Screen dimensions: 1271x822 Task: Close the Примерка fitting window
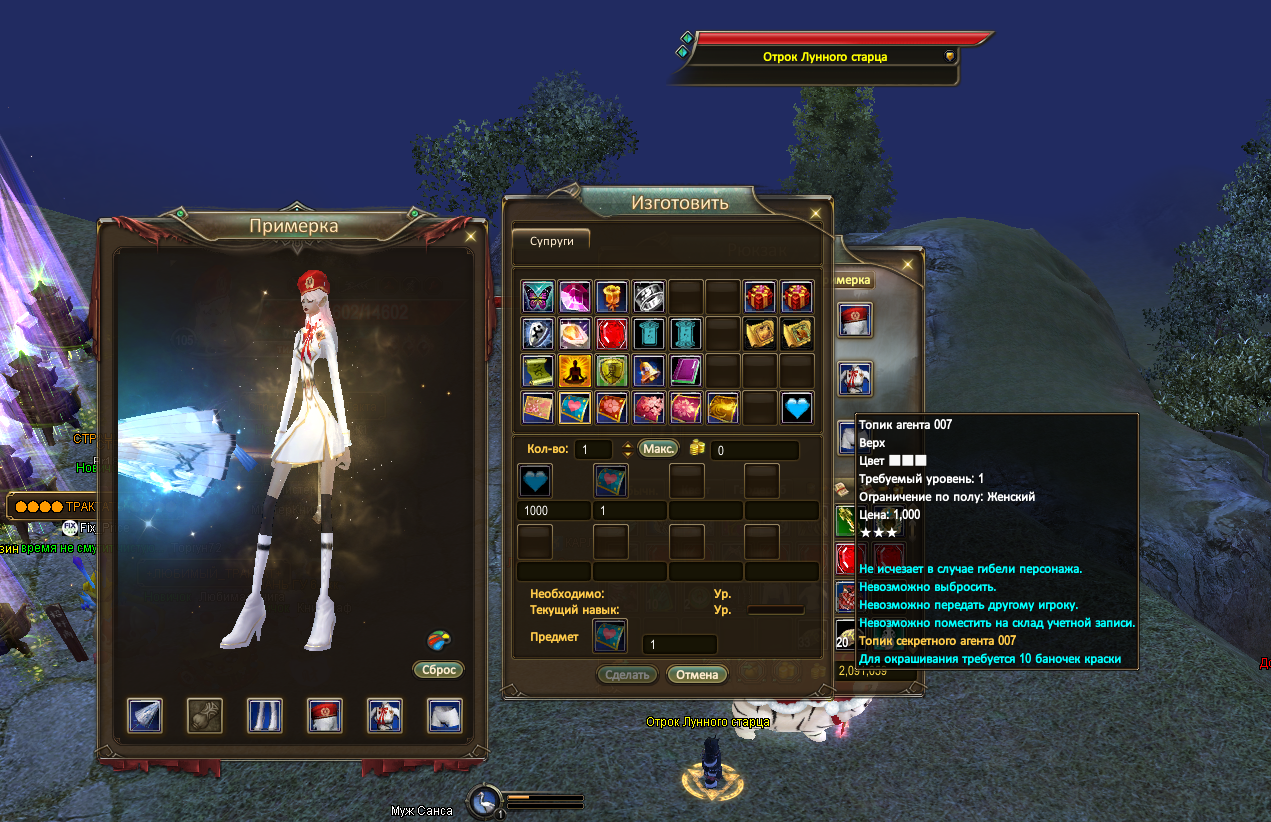tap(471, 237)
